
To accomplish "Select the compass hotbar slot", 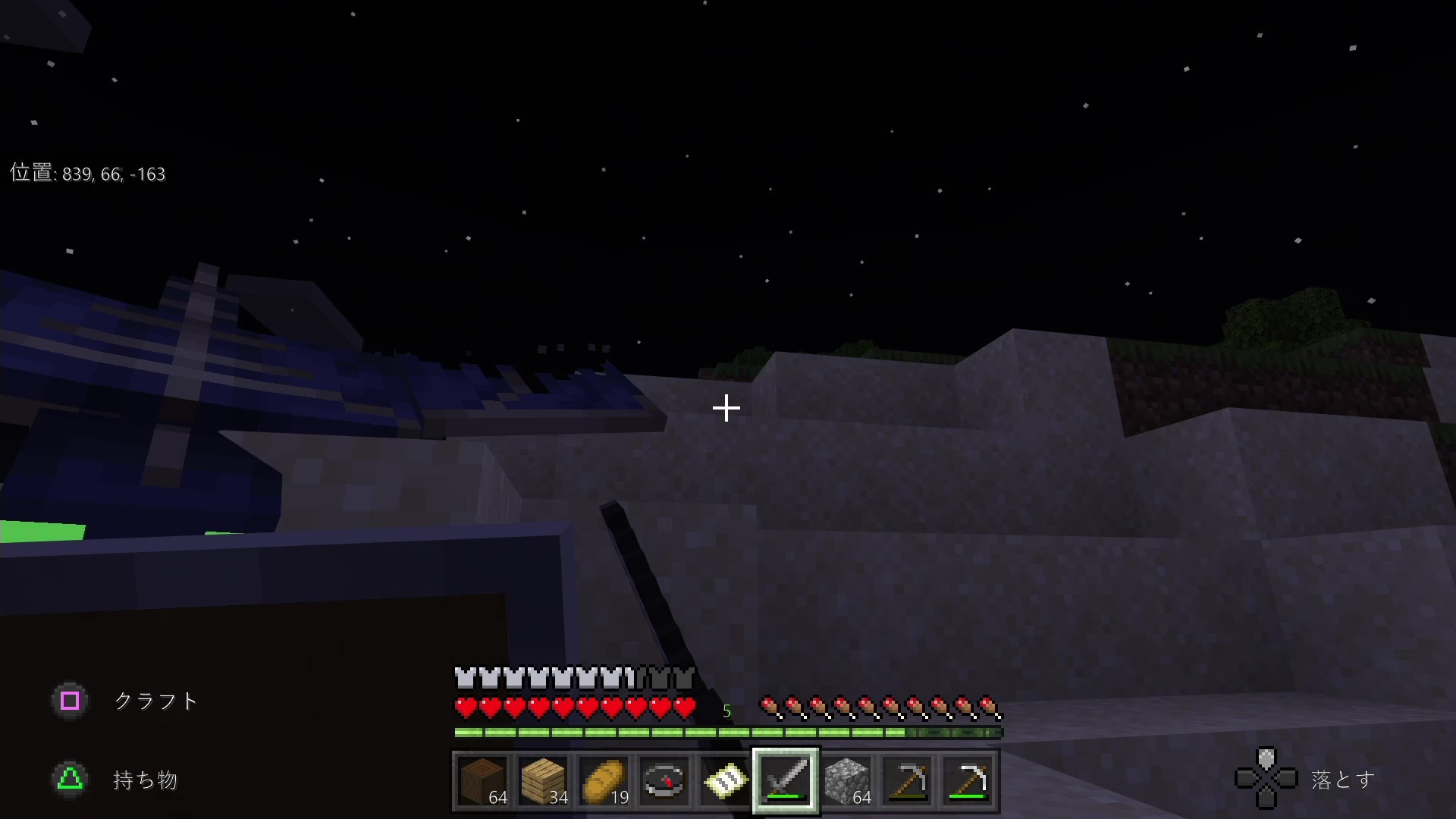I will pyautogui.click(x=665, y=780).
